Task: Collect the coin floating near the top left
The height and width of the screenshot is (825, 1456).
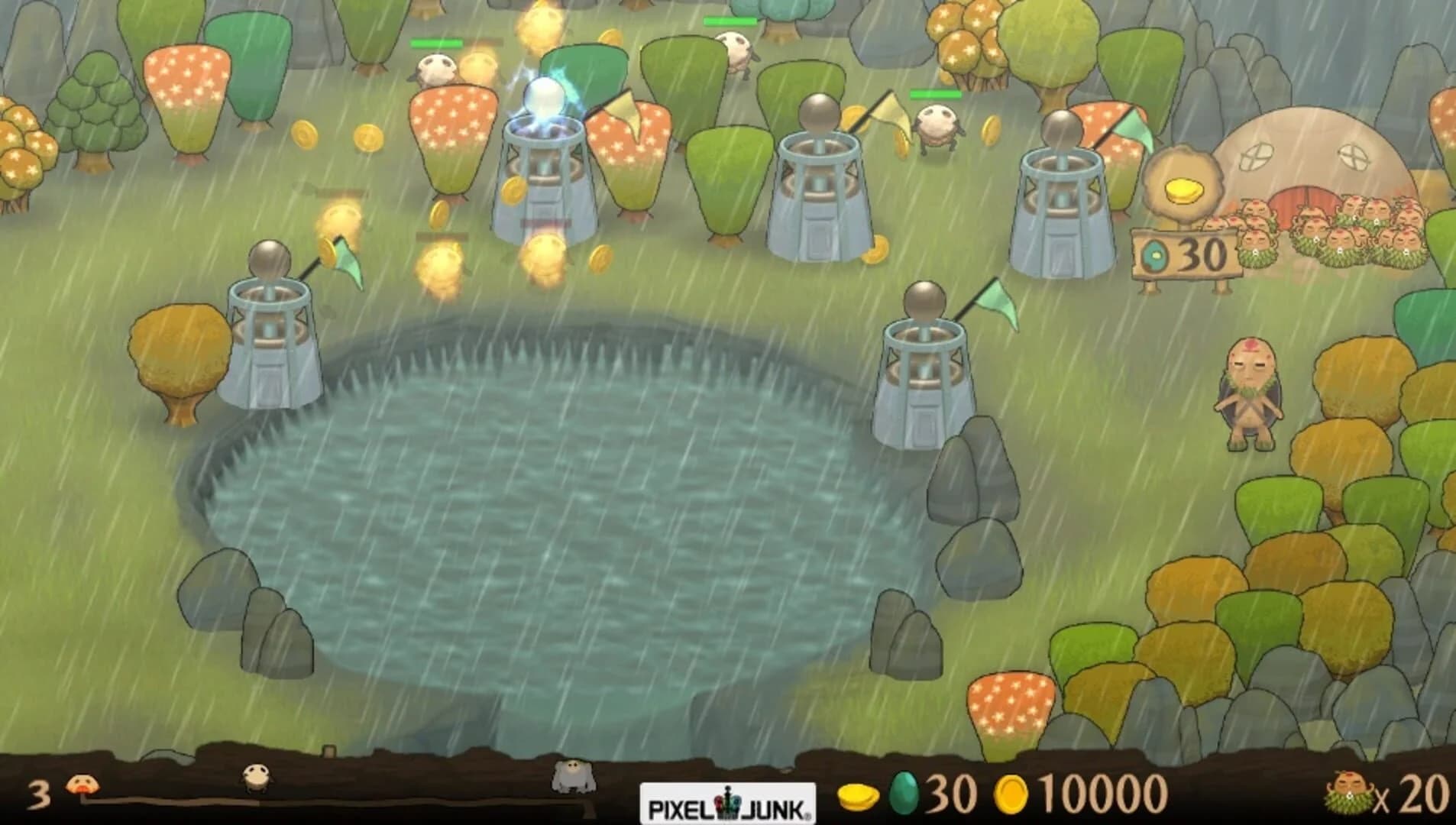Action: pos(304,136)
